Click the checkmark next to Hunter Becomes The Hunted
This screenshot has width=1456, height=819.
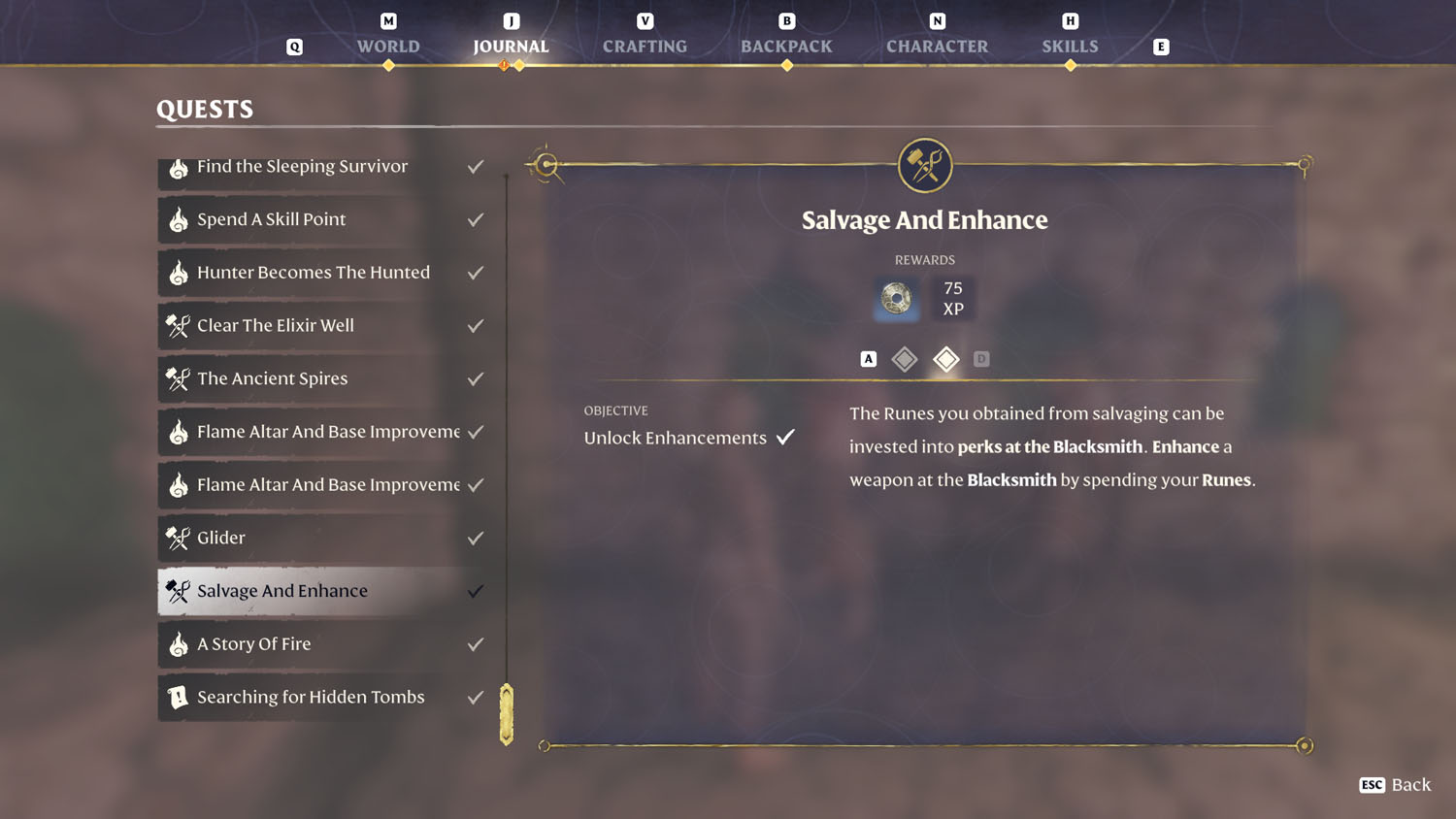coord(475,273)
